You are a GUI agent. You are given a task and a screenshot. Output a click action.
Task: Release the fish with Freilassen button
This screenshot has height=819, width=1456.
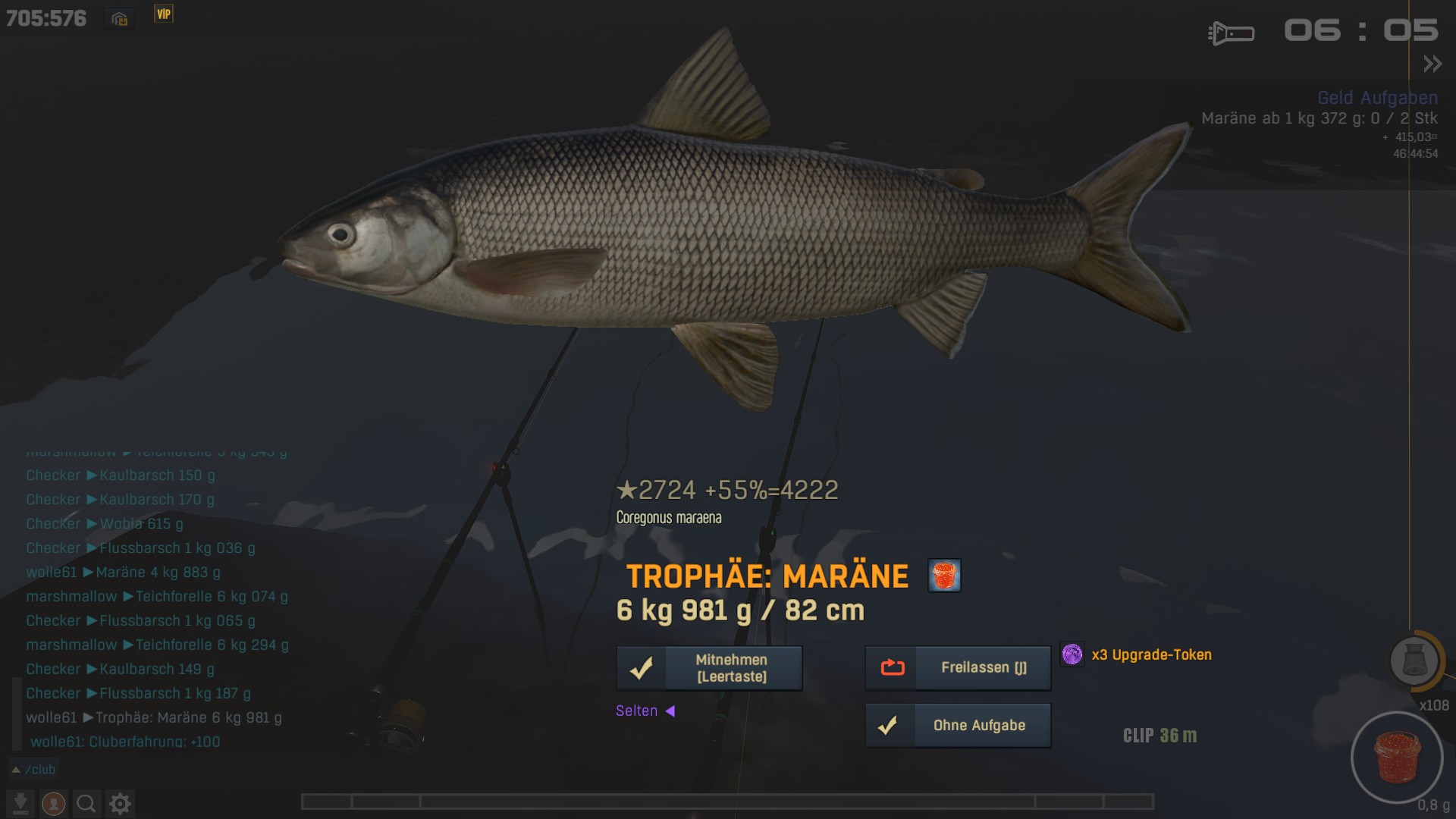(958, 668)
